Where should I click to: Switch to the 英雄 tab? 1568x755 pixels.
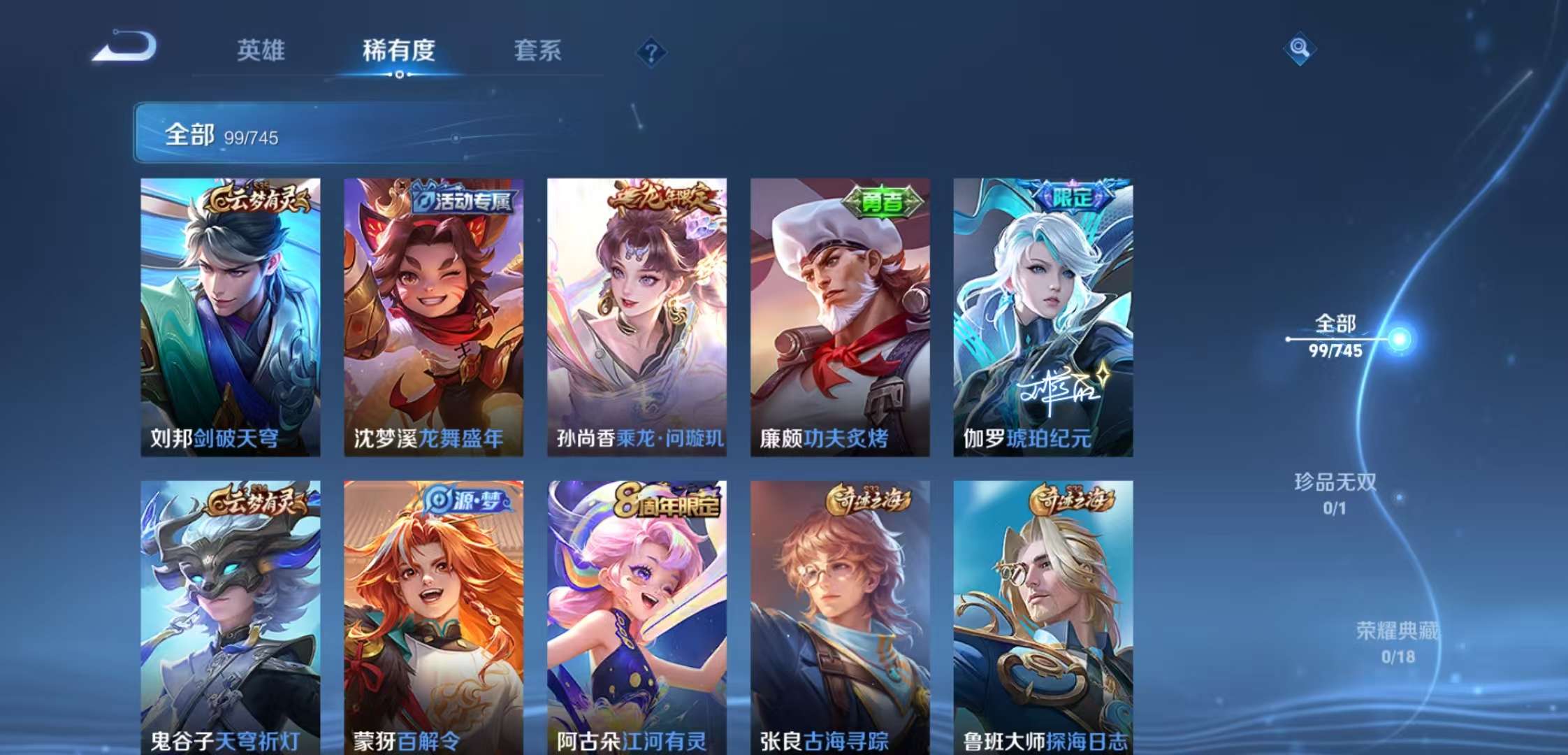pos(262,50)
